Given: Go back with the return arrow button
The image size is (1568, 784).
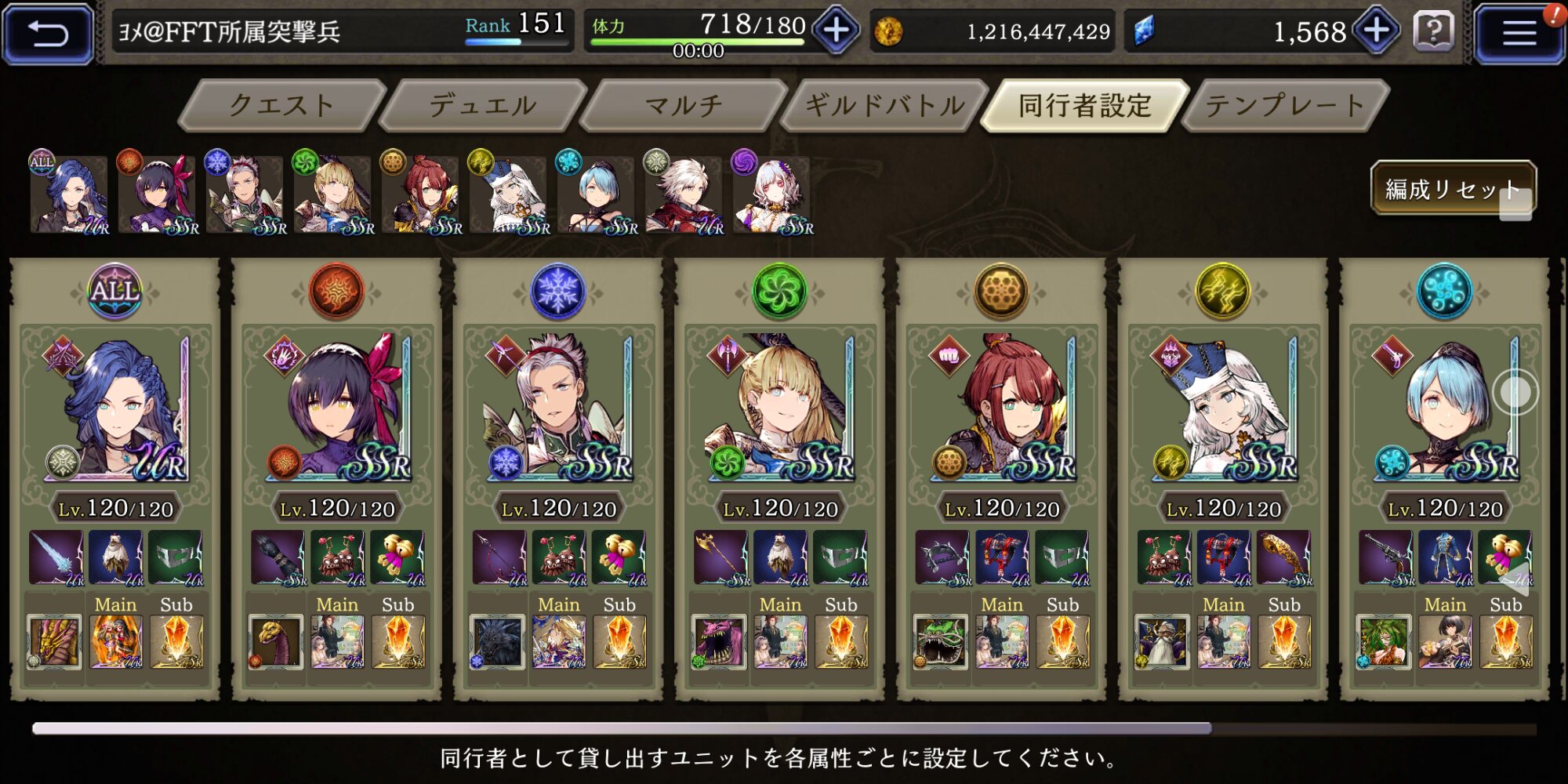Looking at the screenshot, I should click(x=49, y=33).
